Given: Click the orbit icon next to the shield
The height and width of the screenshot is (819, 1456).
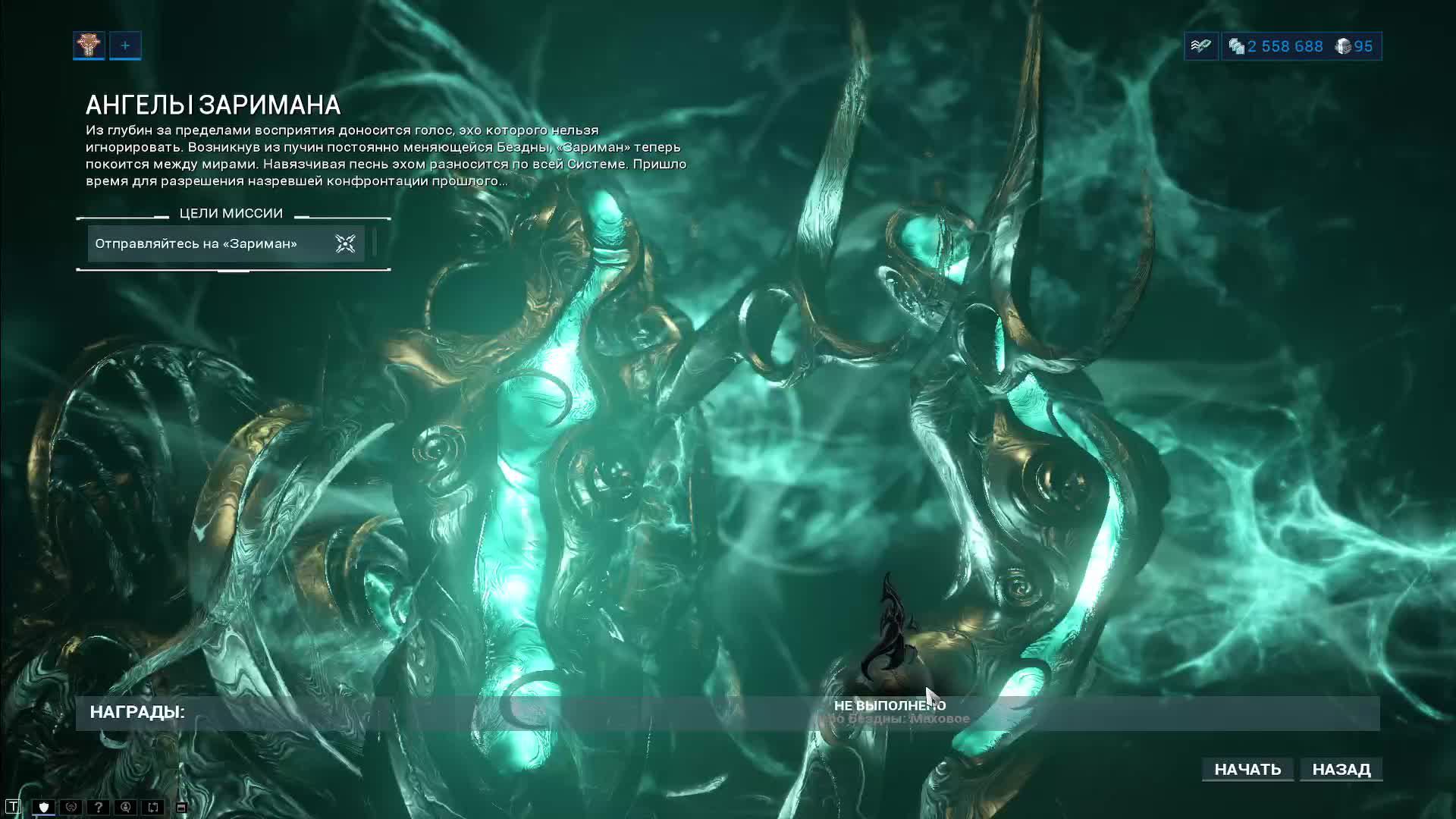Looking at the screenshot, I should point(71,807).
